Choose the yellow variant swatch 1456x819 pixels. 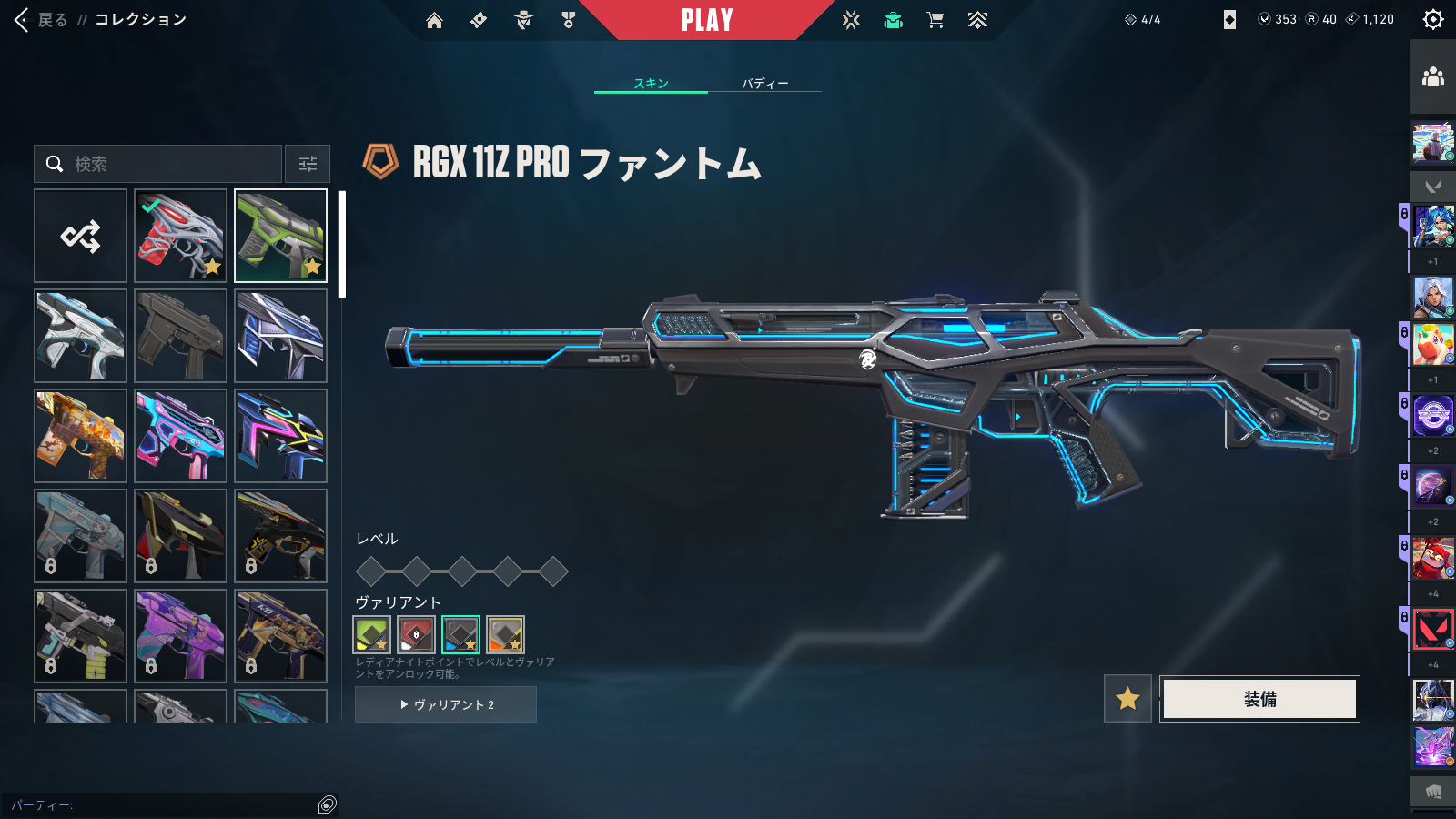[505, 634]
